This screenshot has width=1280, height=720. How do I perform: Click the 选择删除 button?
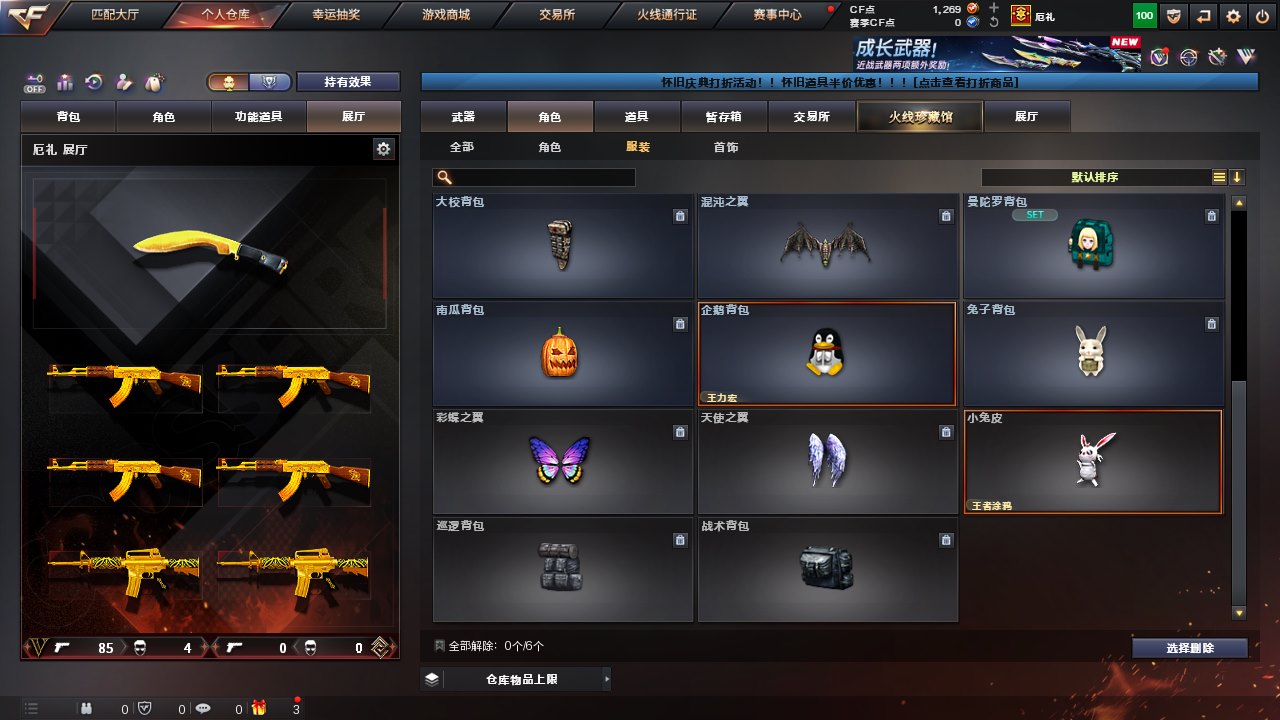(1190, 648)
